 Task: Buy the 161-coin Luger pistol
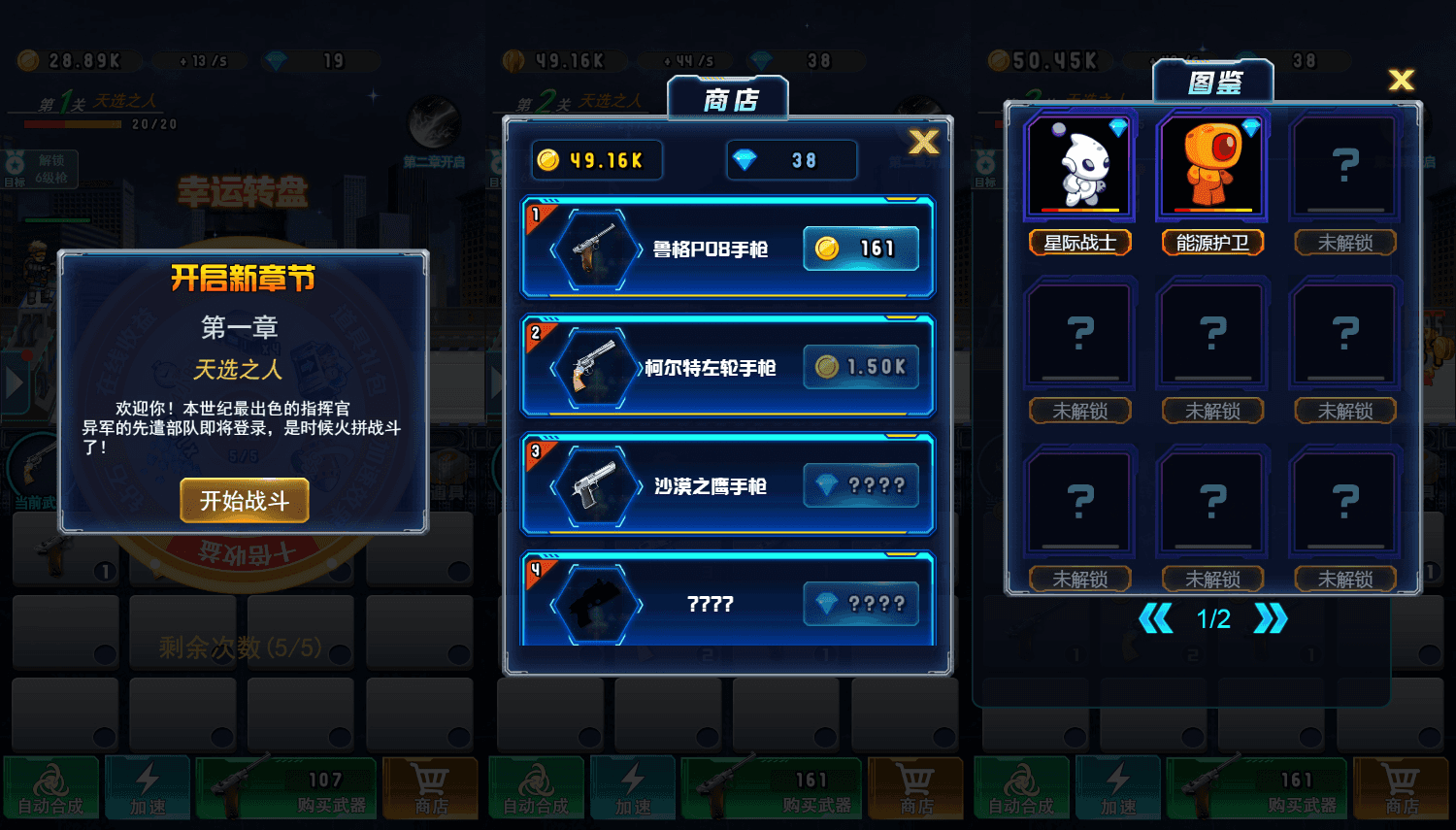[x=862, y=249]
